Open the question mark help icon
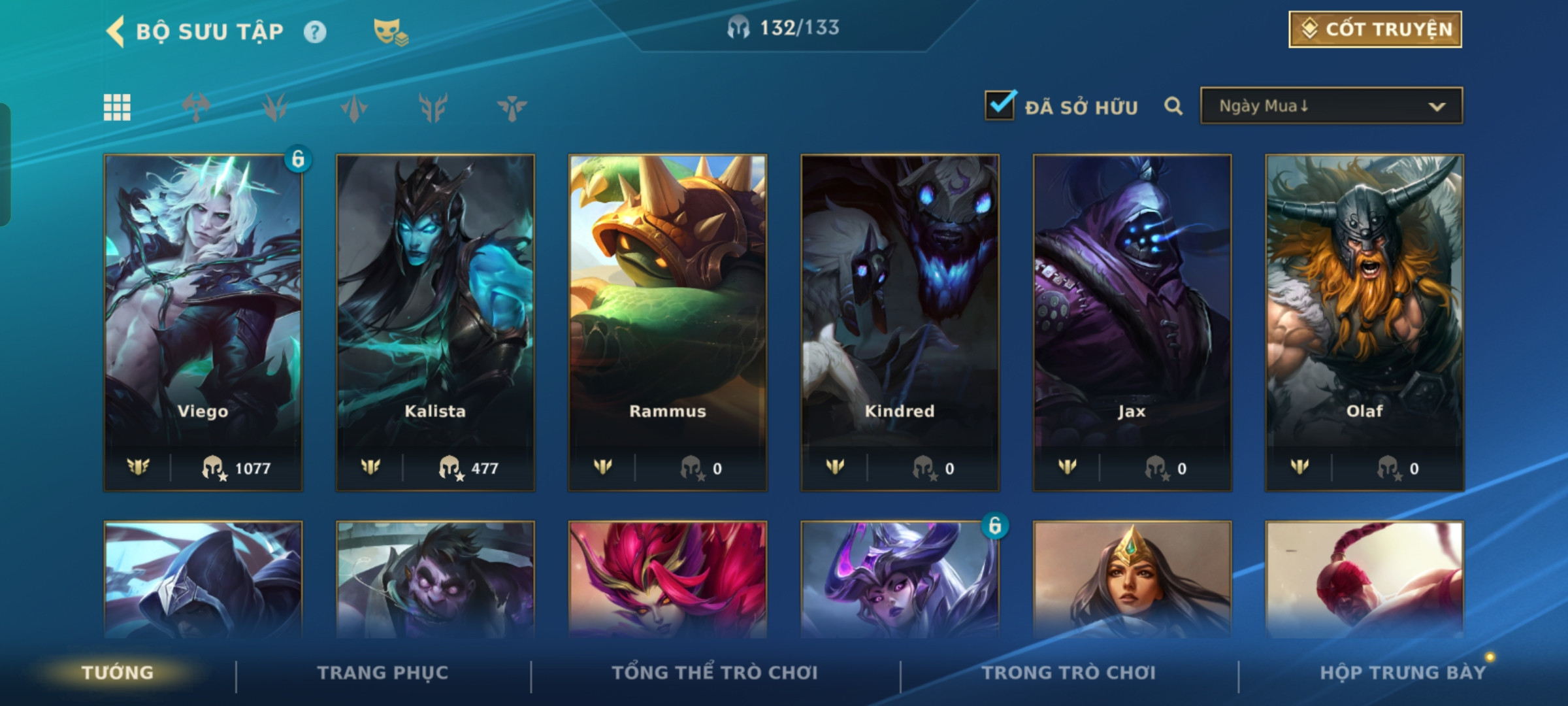The height and width of the screenshot is (706, 1568). point(315,32)
